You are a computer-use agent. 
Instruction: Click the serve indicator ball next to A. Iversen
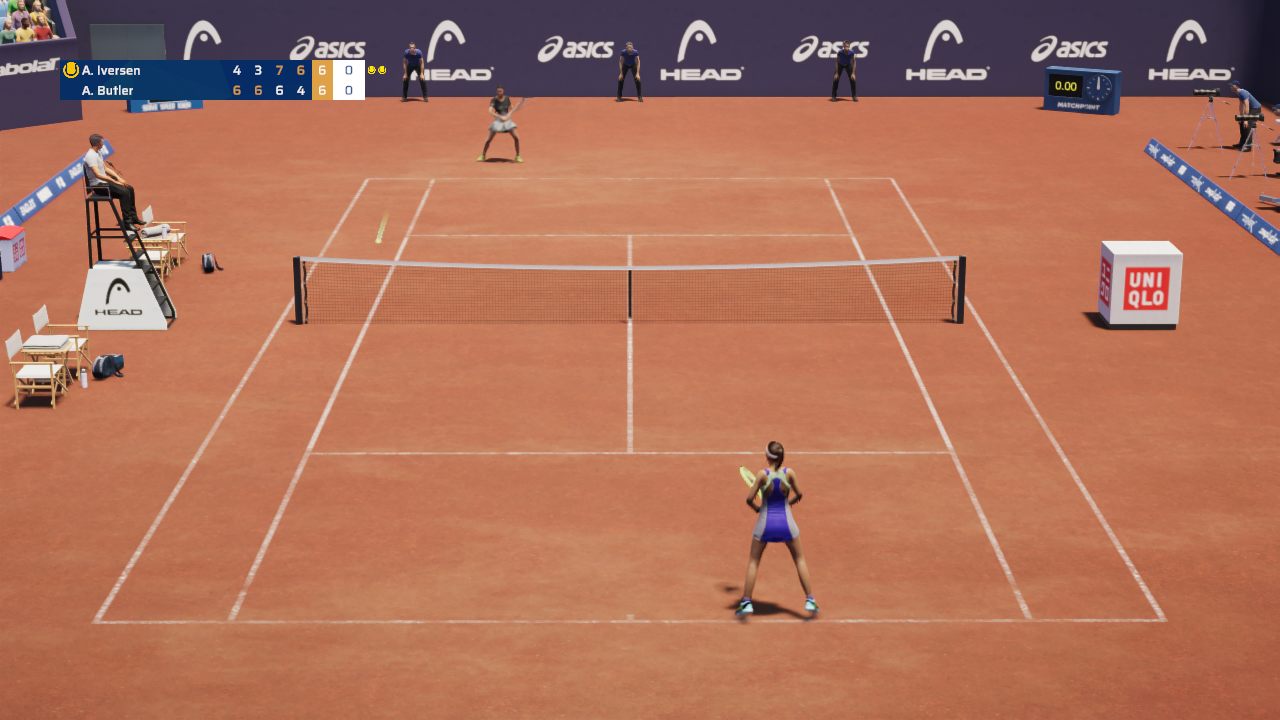70,69
